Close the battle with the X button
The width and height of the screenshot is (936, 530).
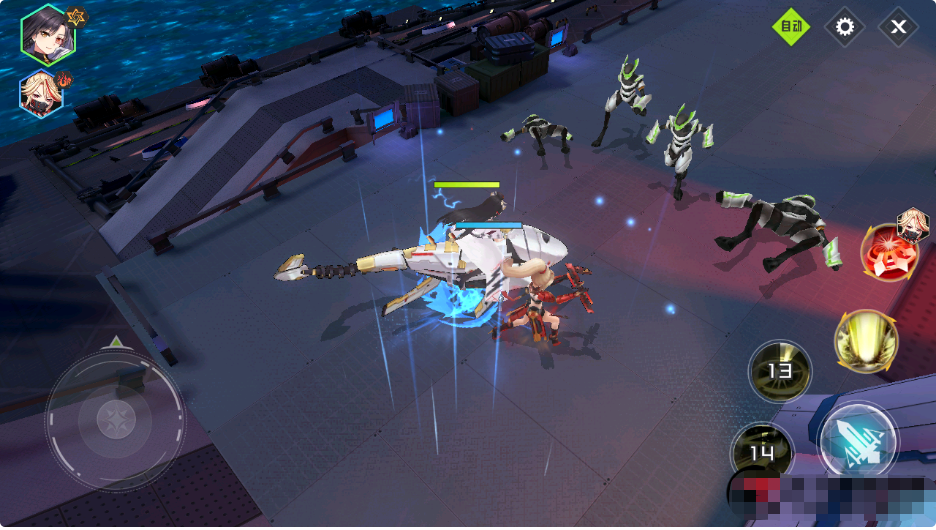[x=898, y=27]
